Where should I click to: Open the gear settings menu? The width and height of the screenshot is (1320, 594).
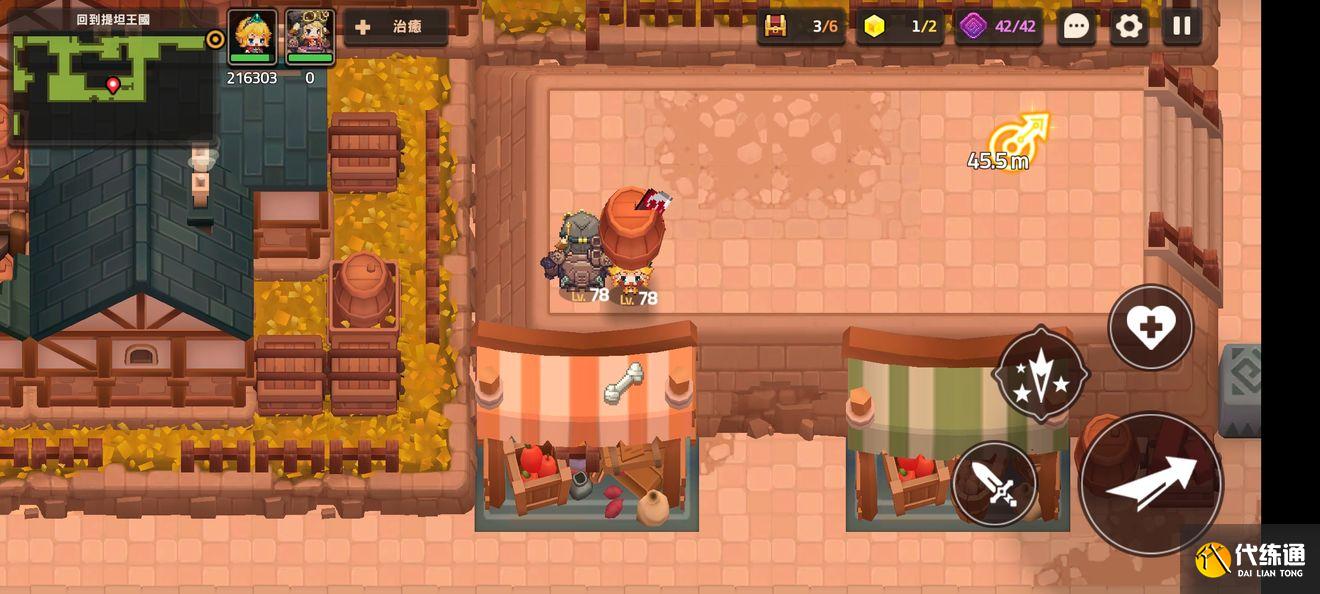pyautogui.click(x=1129, y=26)
